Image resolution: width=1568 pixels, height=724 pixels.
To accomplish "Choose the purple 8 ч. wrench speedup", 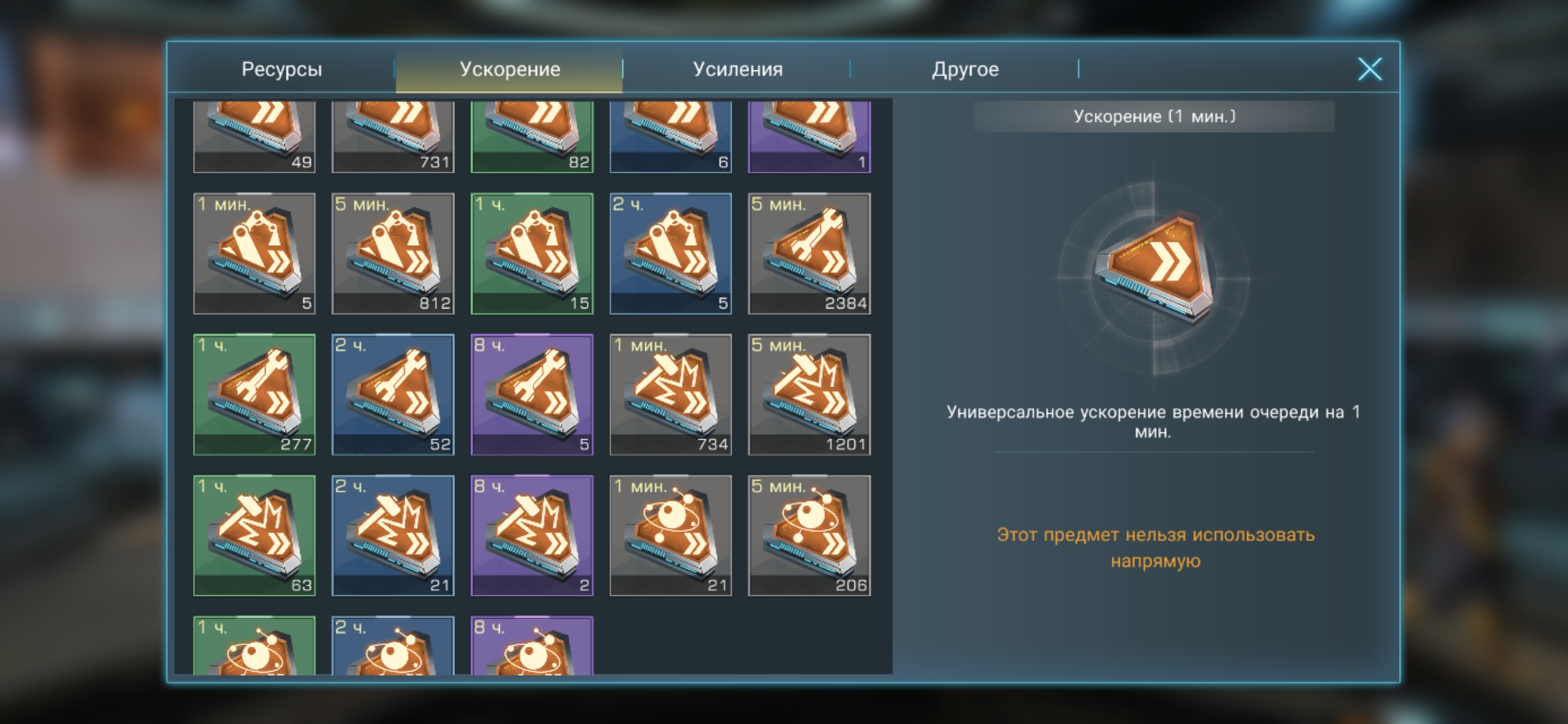I will (x=532, y=394).
